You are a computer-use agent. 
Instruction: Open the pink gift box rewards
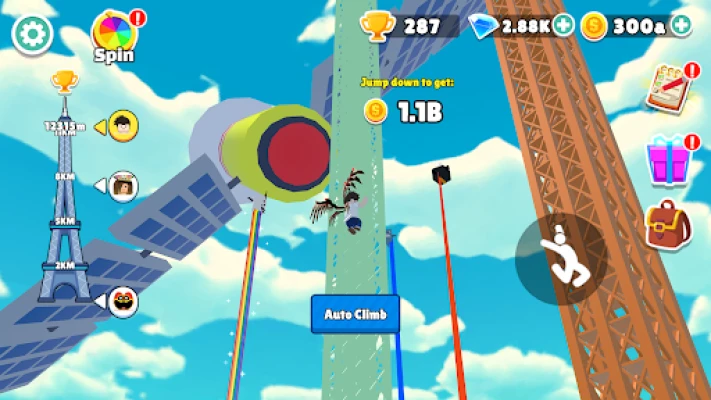coord(666,159)
